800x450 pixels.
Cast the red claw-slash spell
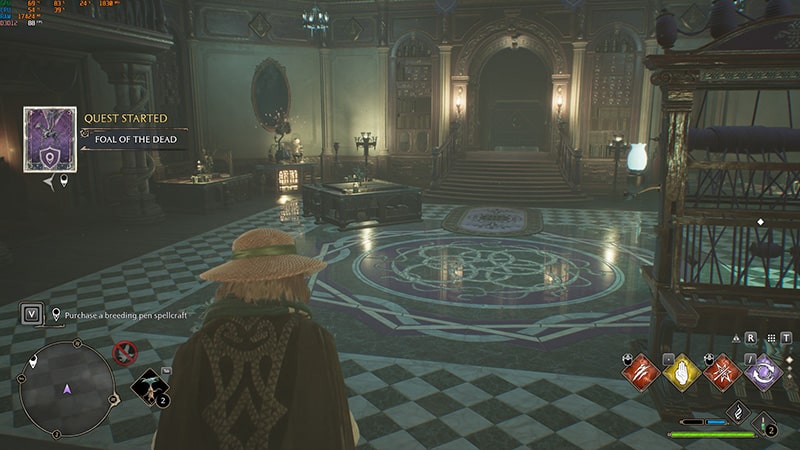[640, 373]
